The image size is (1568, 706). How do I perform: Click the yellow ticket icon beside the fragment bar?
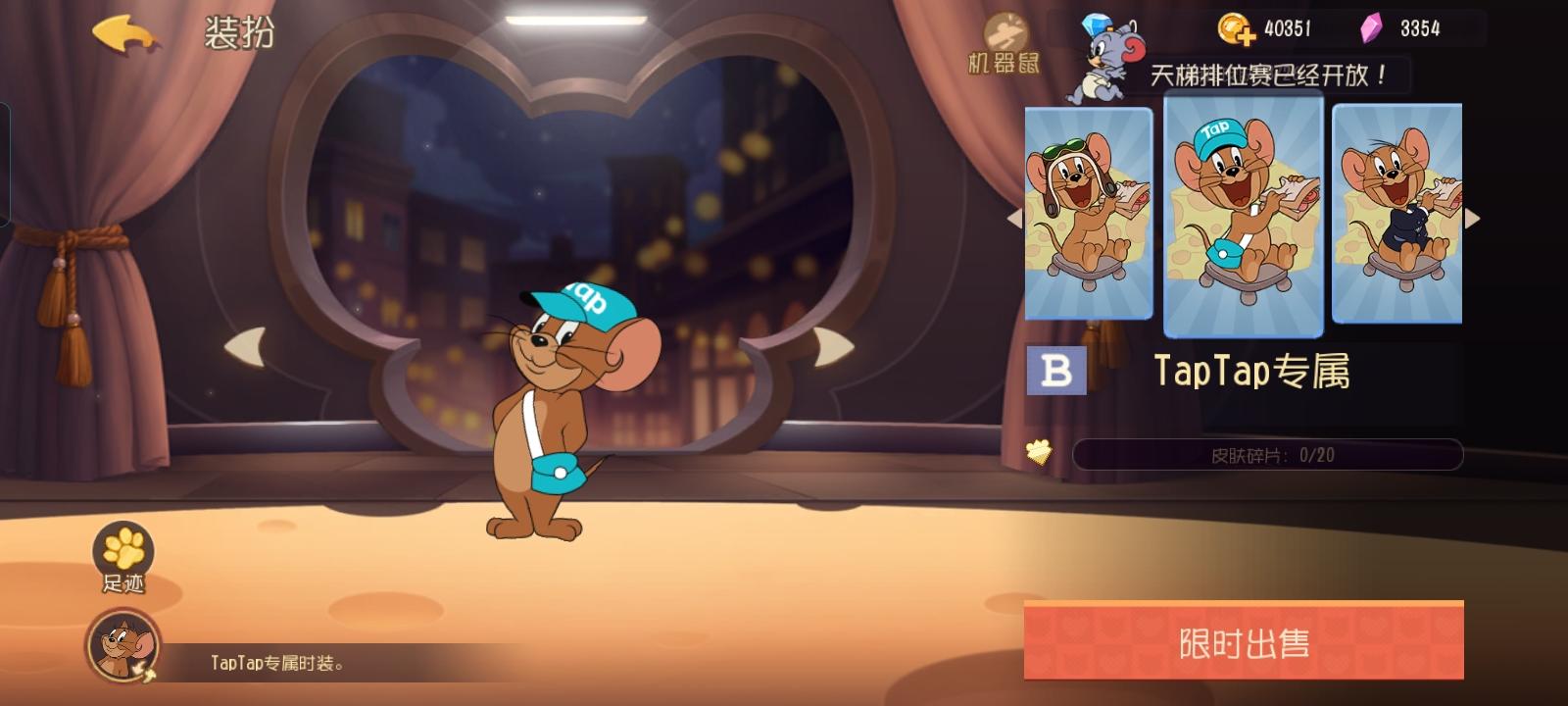[x=1039, y=453]
